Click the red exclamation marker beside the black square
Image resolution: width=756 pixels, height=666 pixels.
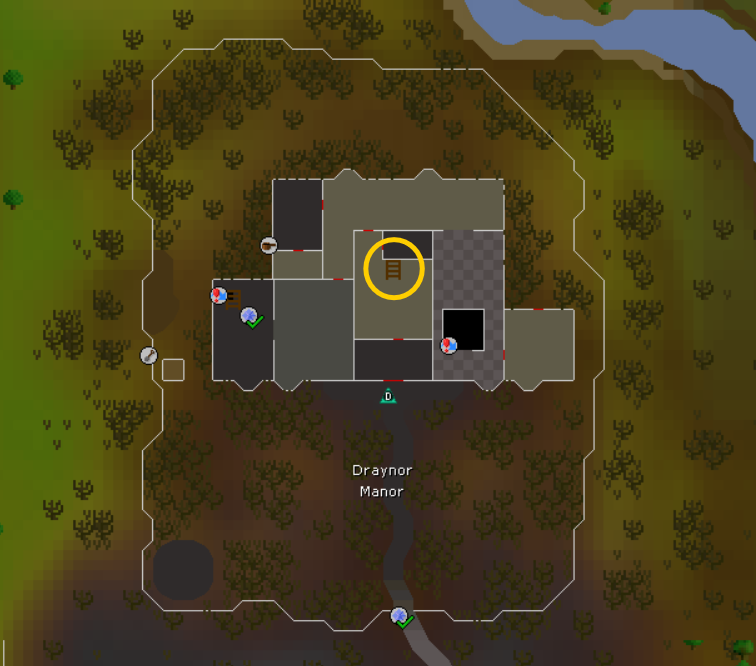click(x=449, y=345)
